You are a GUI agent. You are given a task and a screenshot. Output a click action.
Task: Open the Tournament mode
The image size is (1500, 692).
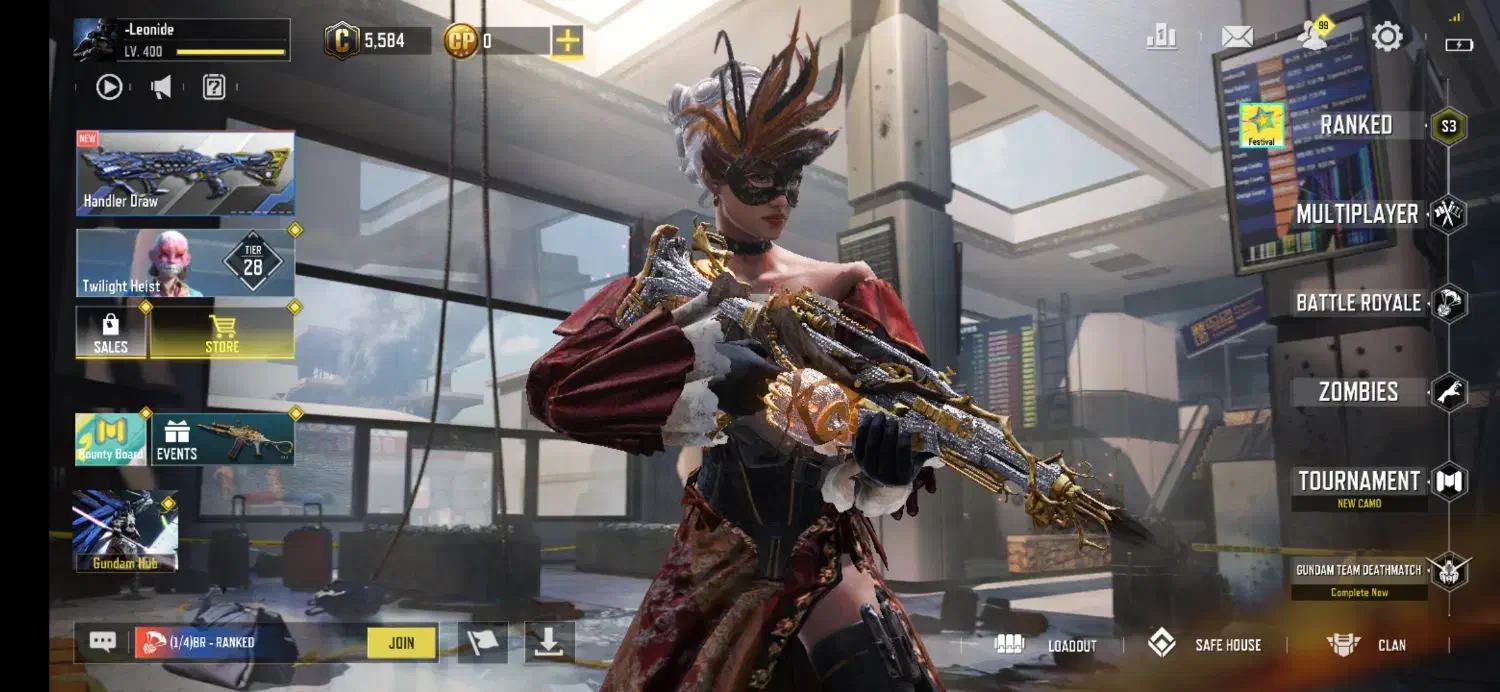tap(1359, 482)
